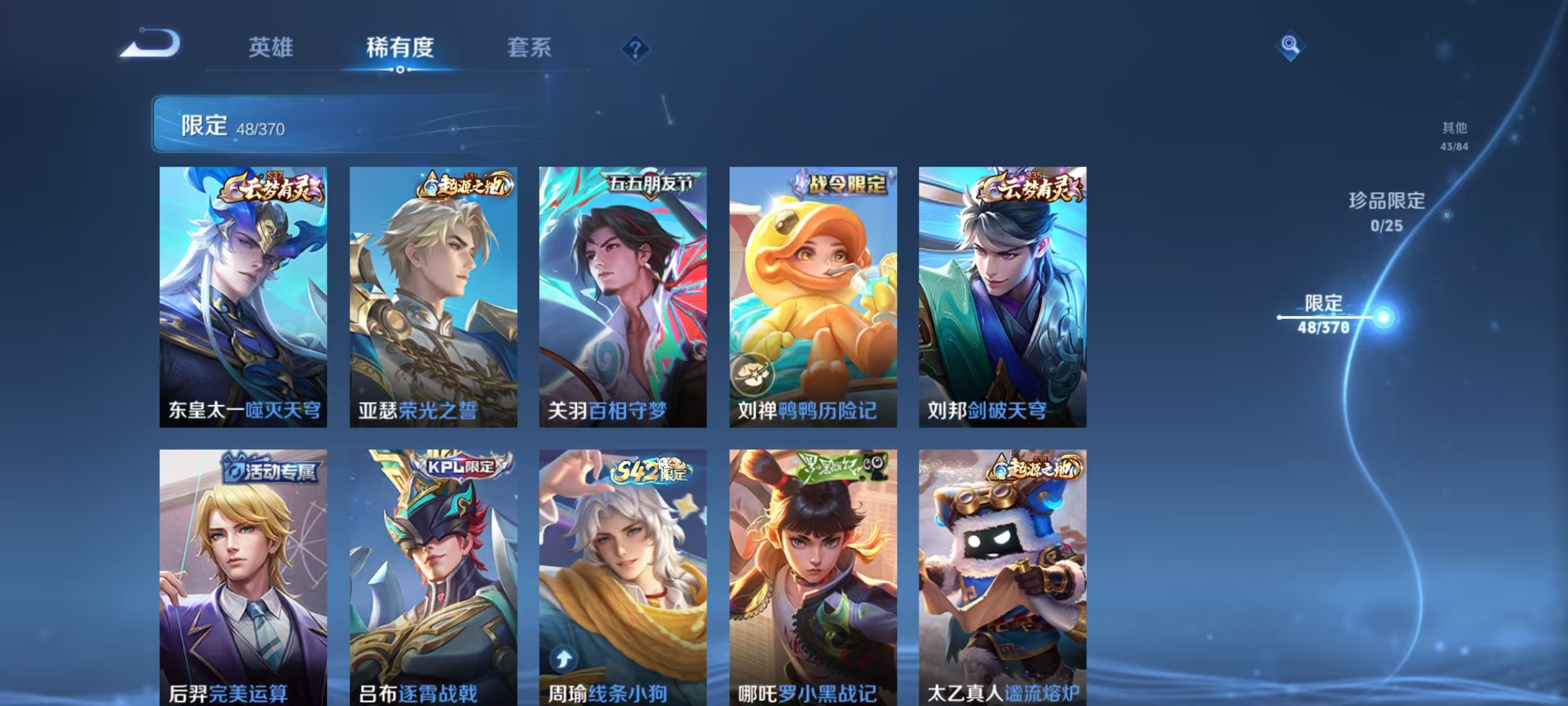The height and width of the screenshot is (706, 1568).
Task: Switch to the 英雄 tab
Action: [x=271, y=48]
